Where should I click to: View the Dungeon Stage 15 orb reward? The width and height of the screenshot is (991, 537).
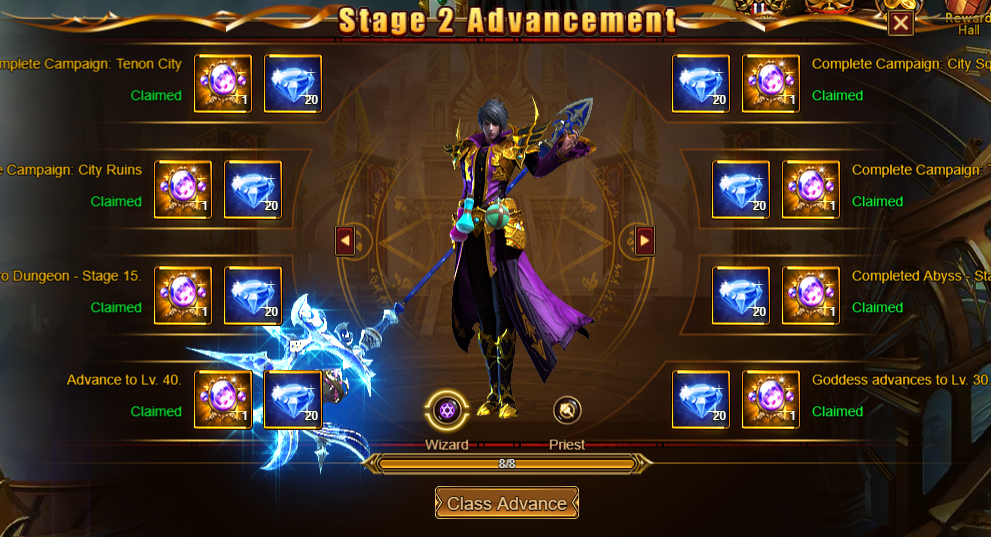pos(183,296)
